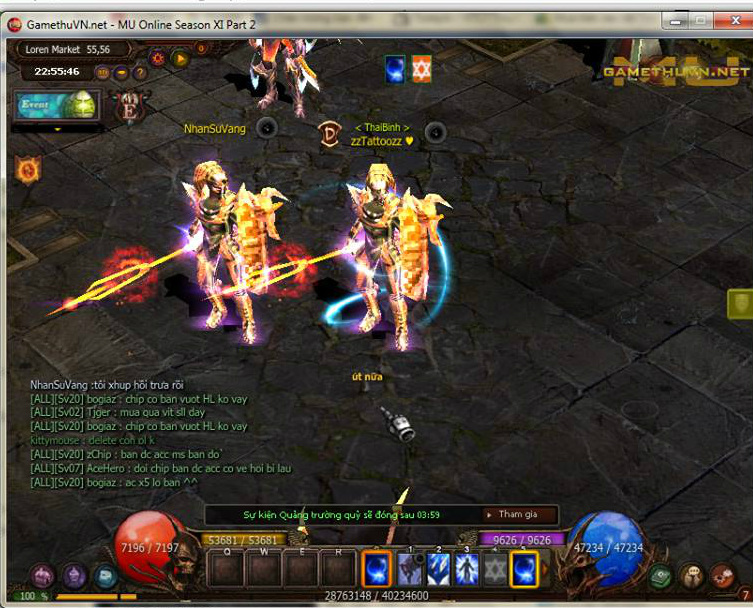The width and height of the screenshot is (753, 608).
Task: Click the D guild emblem beside zzTattoozz
Action: [330, 135]
